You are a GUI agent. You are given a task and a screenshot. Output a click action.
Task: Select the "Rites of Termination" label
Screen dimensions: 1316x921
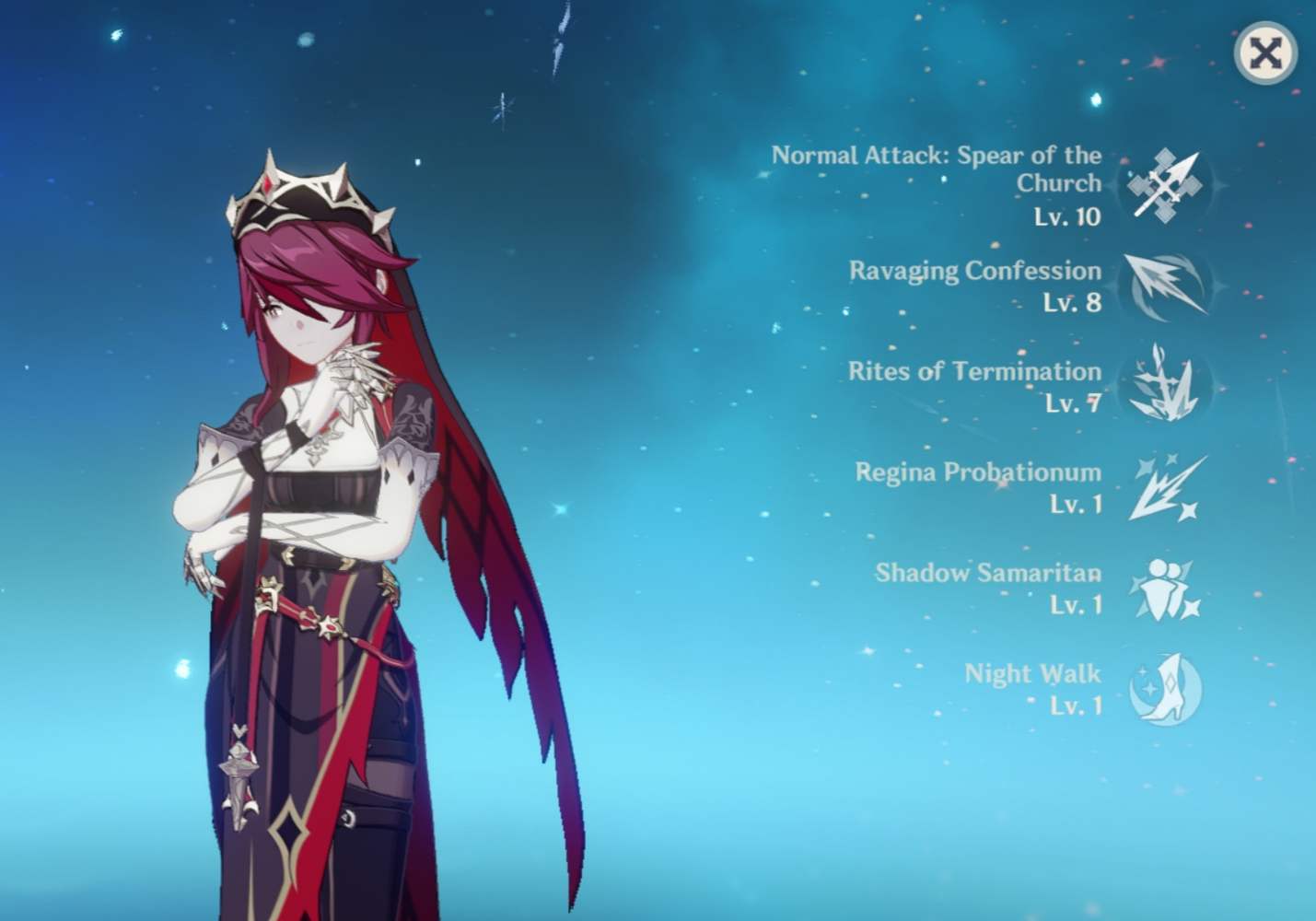coord(973,372)
